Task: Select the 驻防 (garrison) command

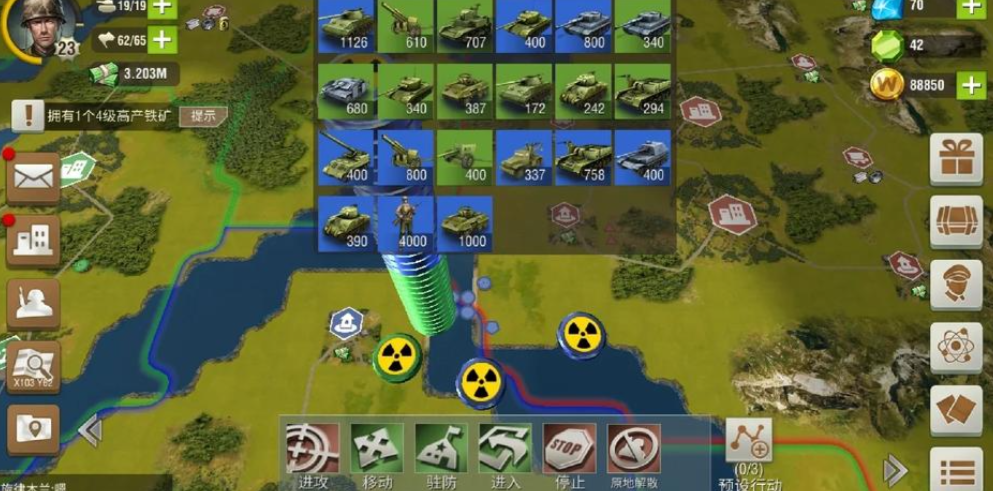Action: 441,449
